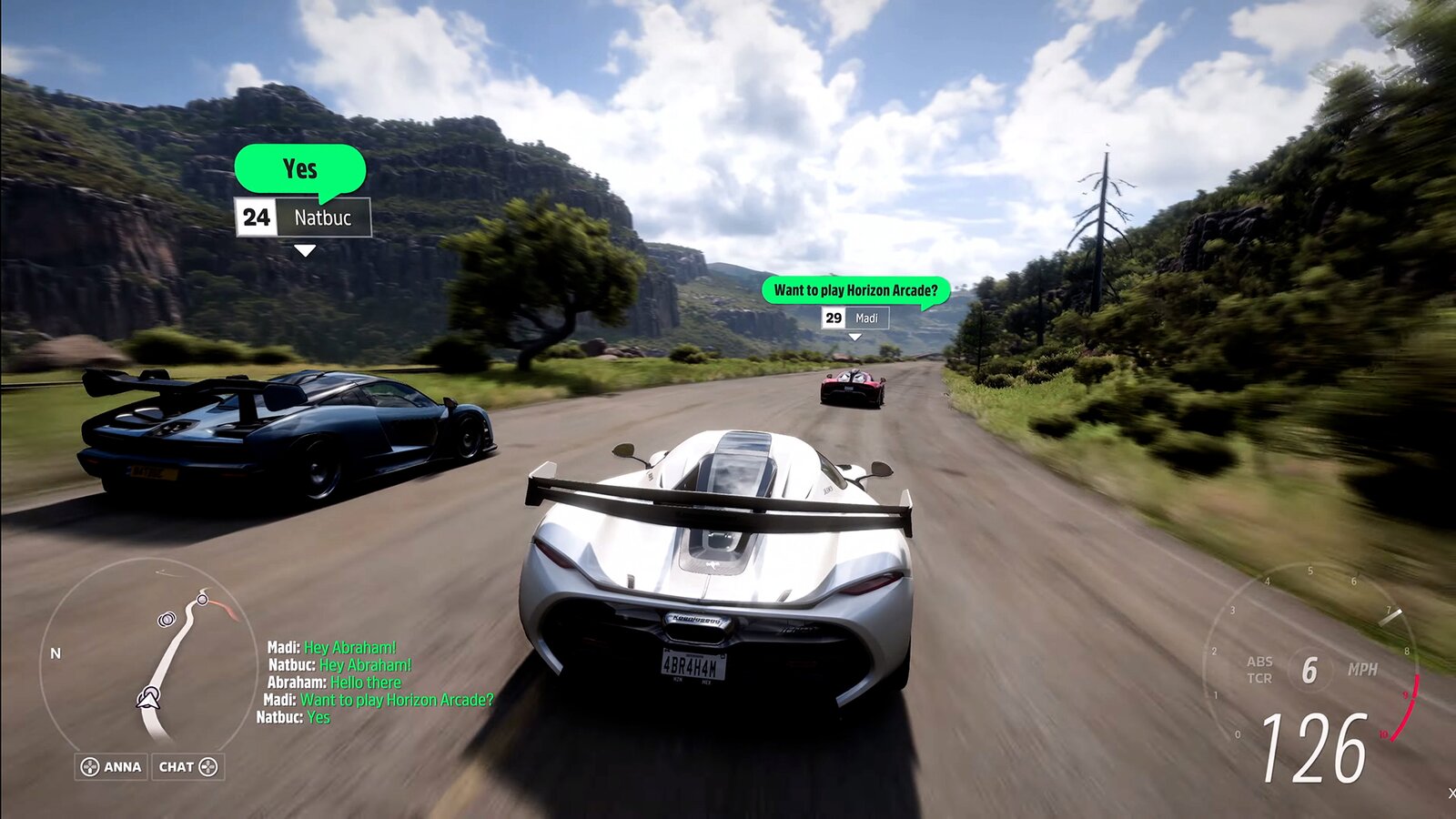Open the CHAT quick chat button
1456x819 pixels.
click(x=187, y=767)
